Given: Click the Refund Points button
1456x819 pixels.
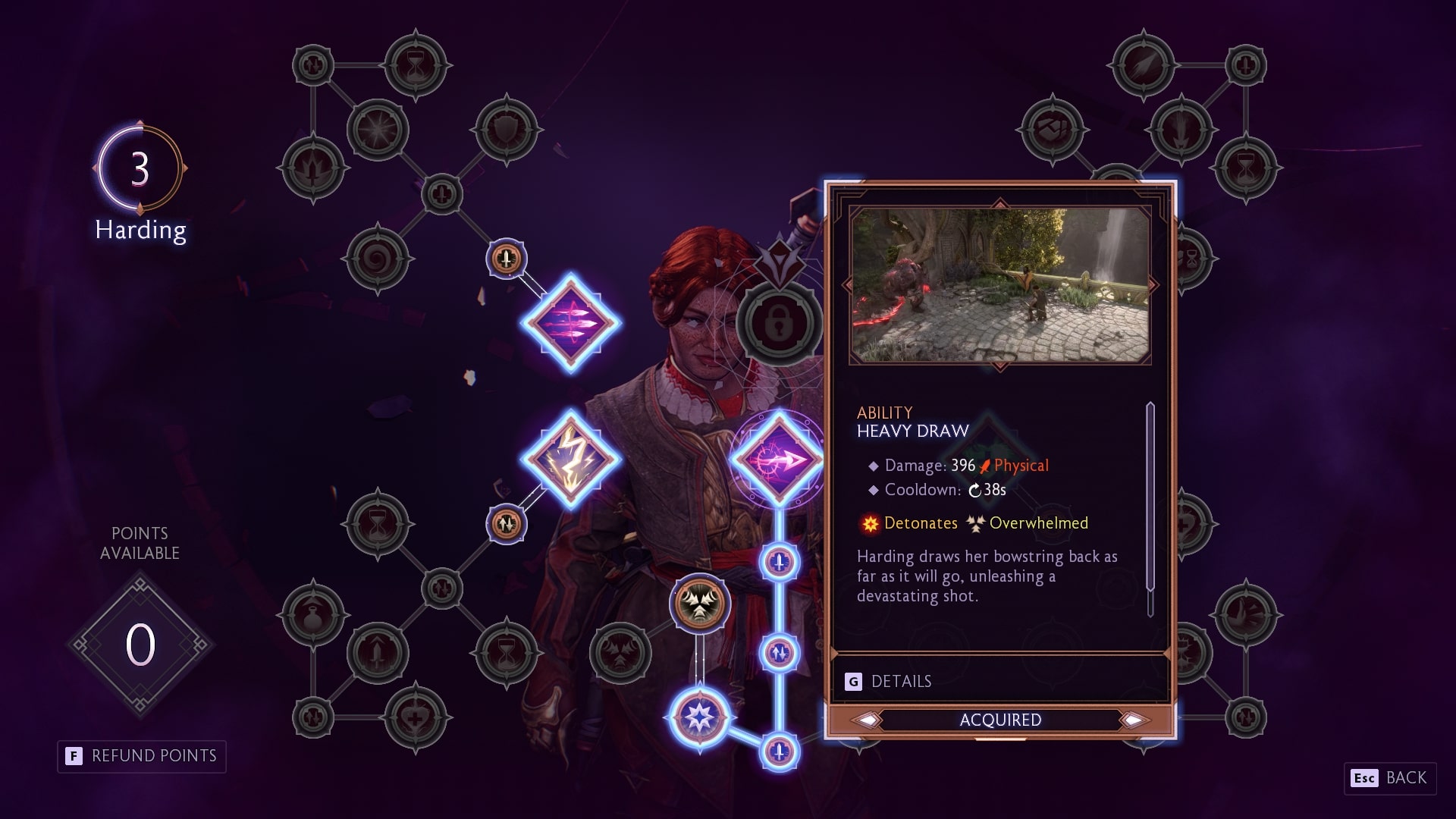Looking at the screenshot, I should click(x=142, y=756).
